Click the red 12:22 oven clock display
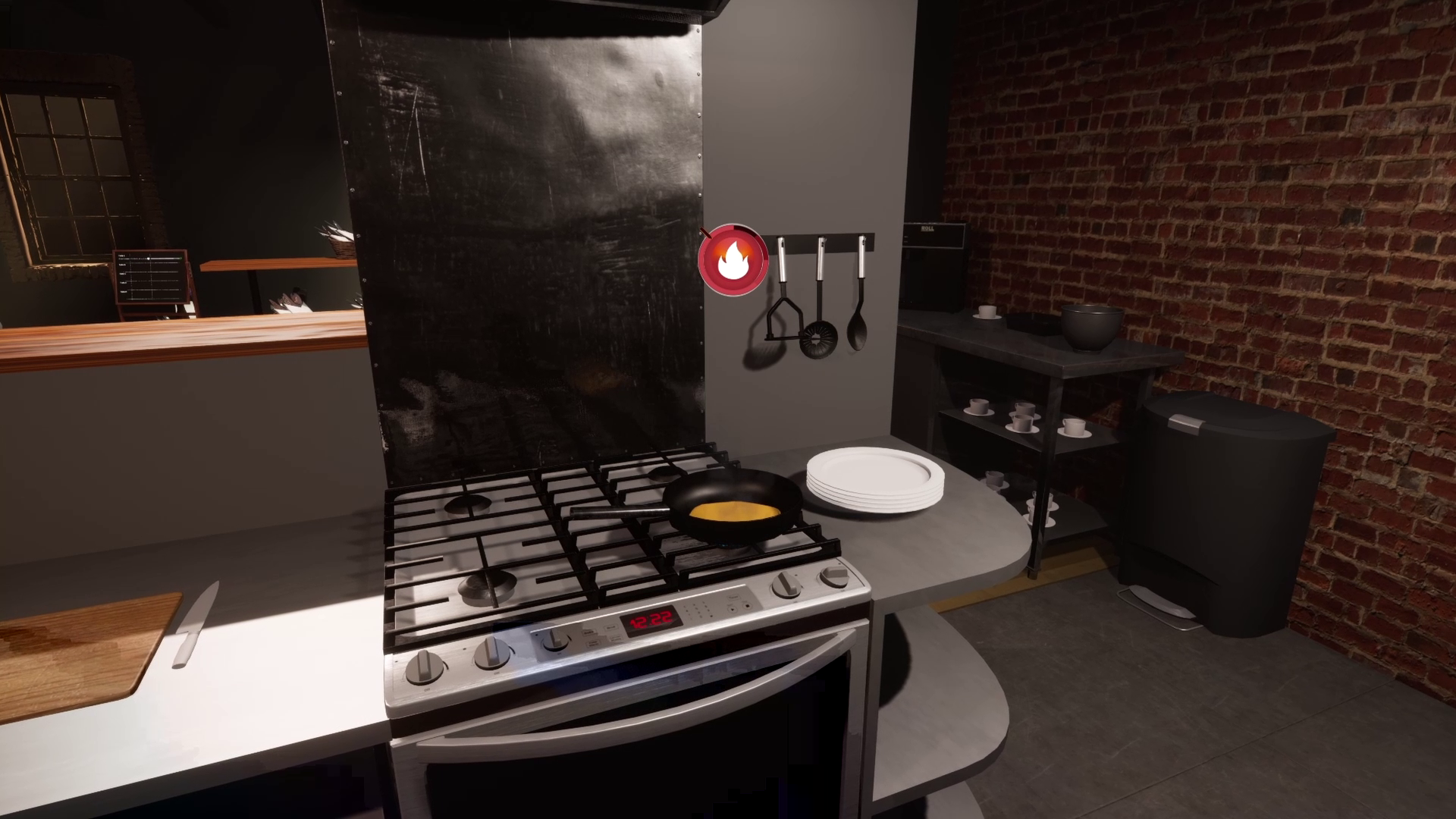 pos(651,618)
